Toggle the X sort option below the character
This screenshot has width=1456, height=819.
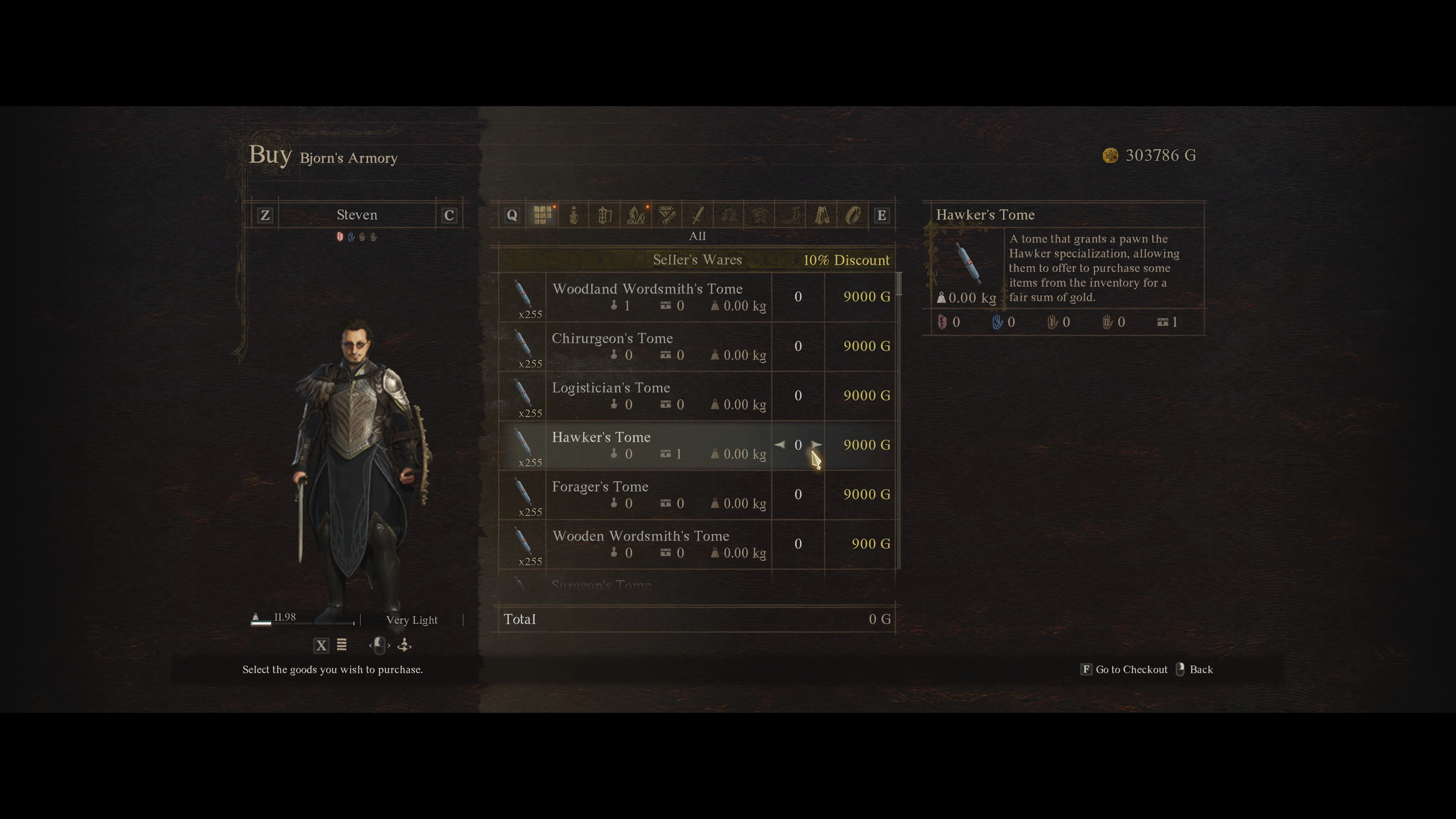pyautogui.click(x=321, y=645)
